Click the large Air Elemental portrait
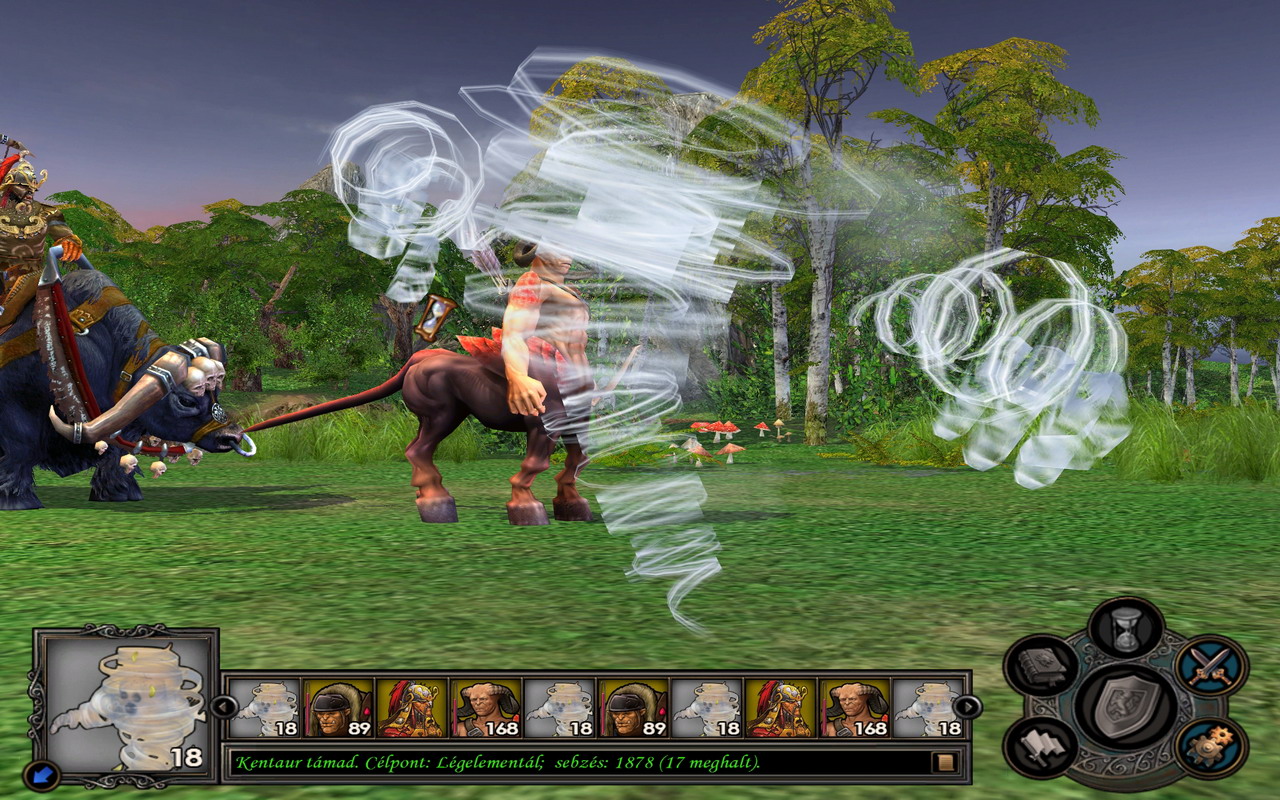 (x=126, y=703)
